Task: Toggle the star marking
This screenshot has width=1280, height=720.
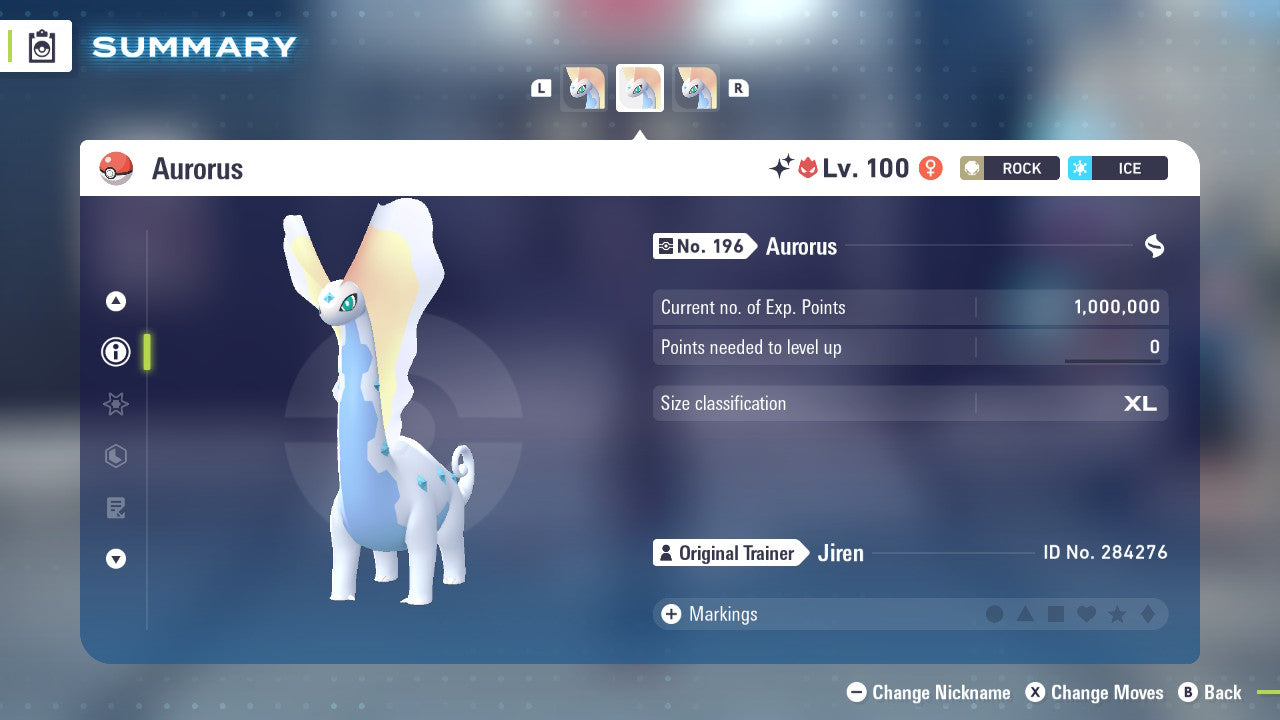Action: (x=1115, y=614)
